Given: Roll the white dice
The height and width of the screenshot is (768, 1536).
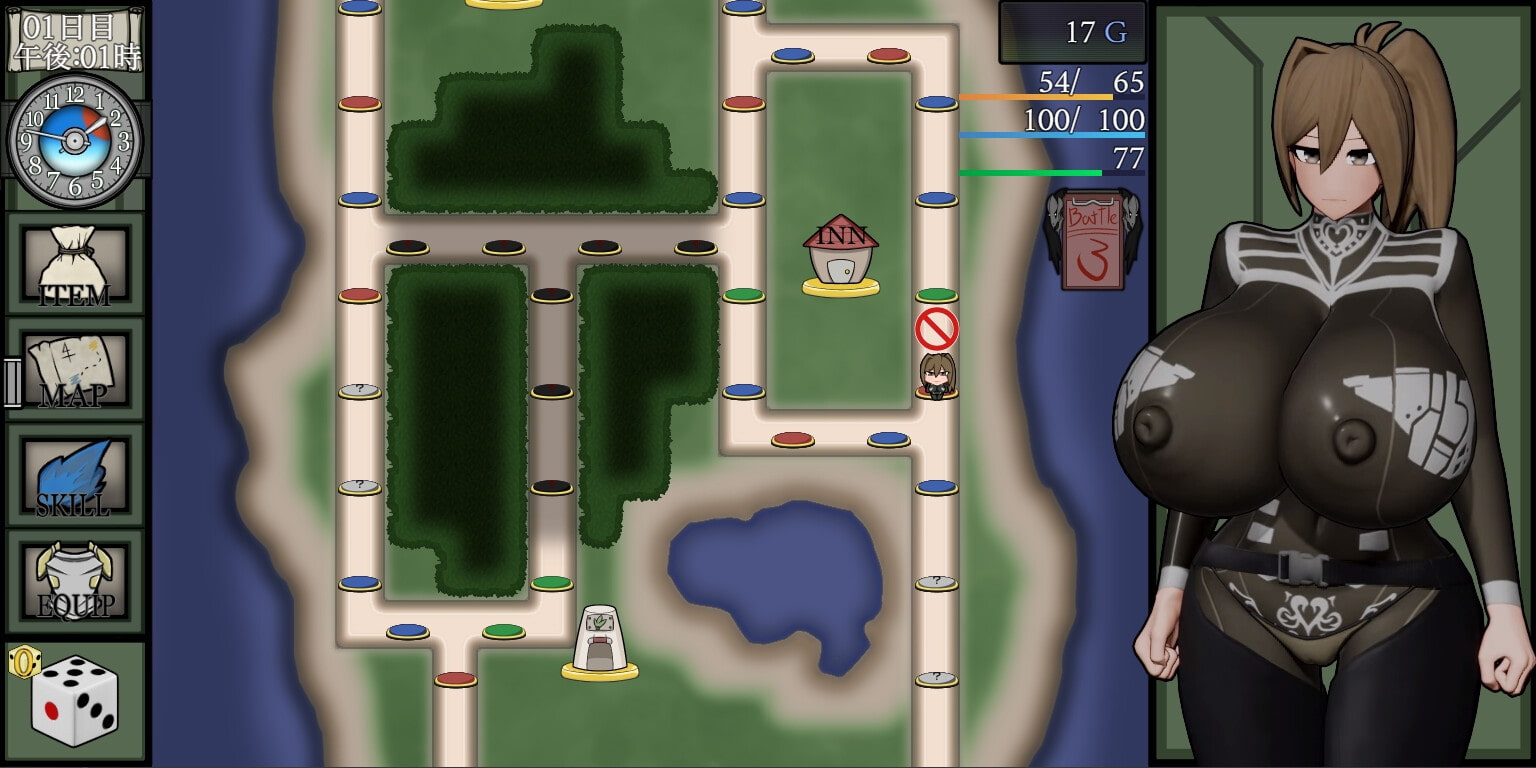Looking at the screenshot, I should (75, 700).
